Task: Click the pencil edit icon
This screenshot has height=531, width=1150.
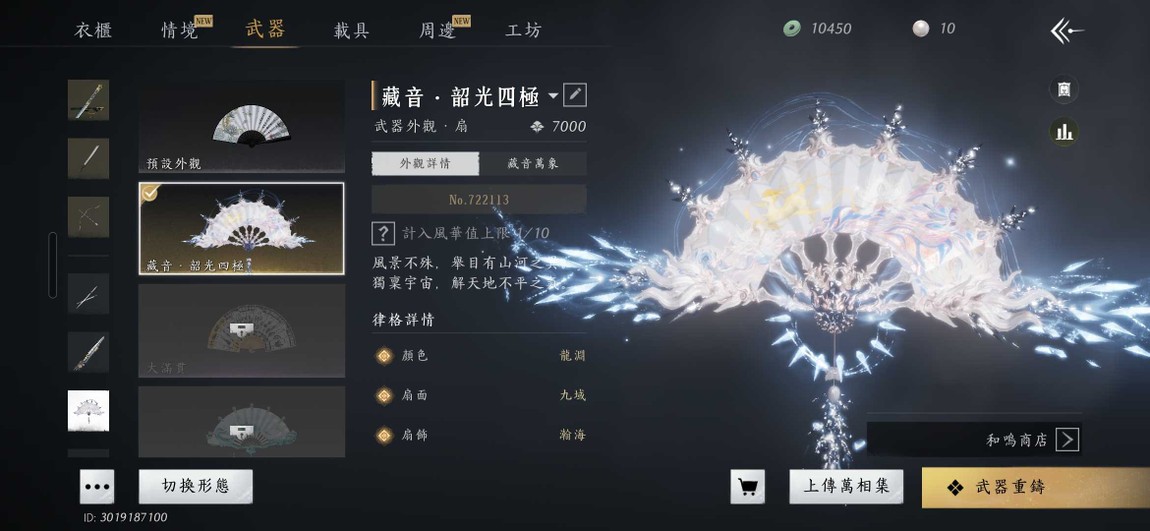Action: click(575, 95)
